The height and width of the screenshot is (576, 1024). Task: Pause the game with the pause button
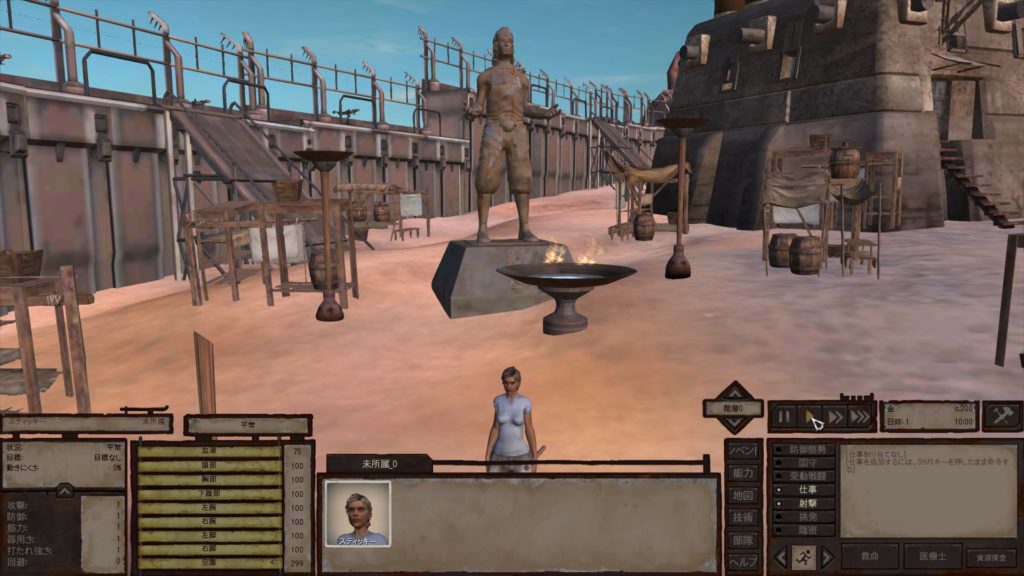[x=784, y=416]
